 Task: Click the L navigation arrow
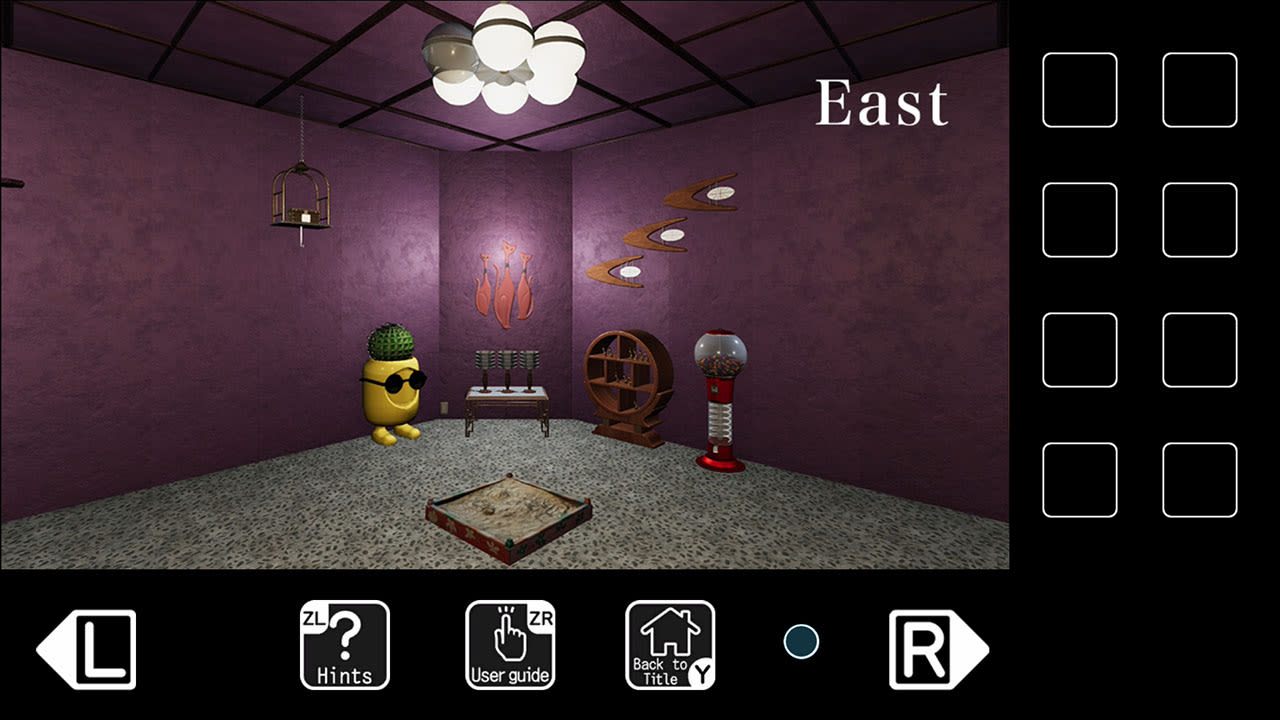[x=88, y=645]
